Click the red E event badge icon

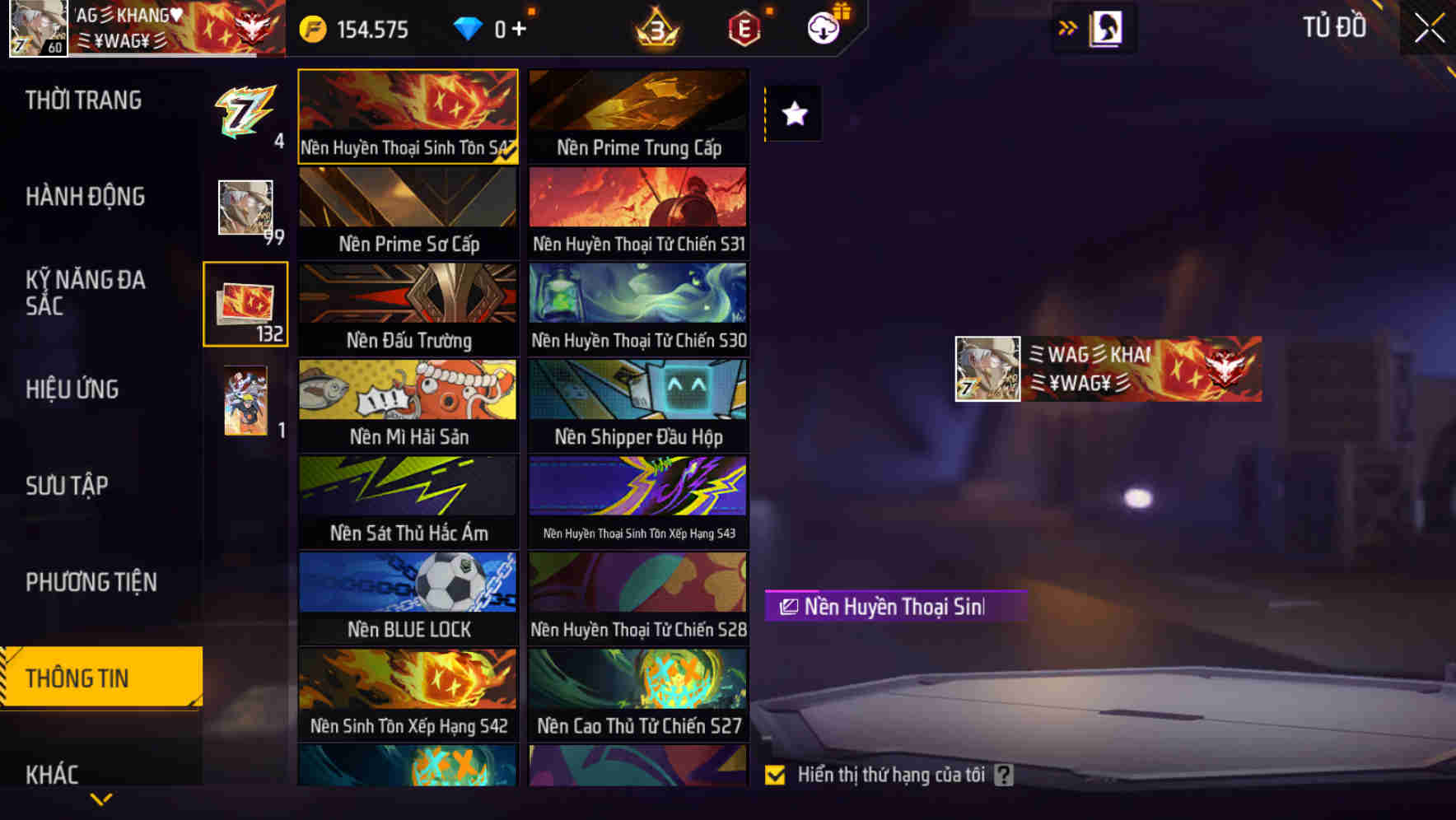point(744,27)
